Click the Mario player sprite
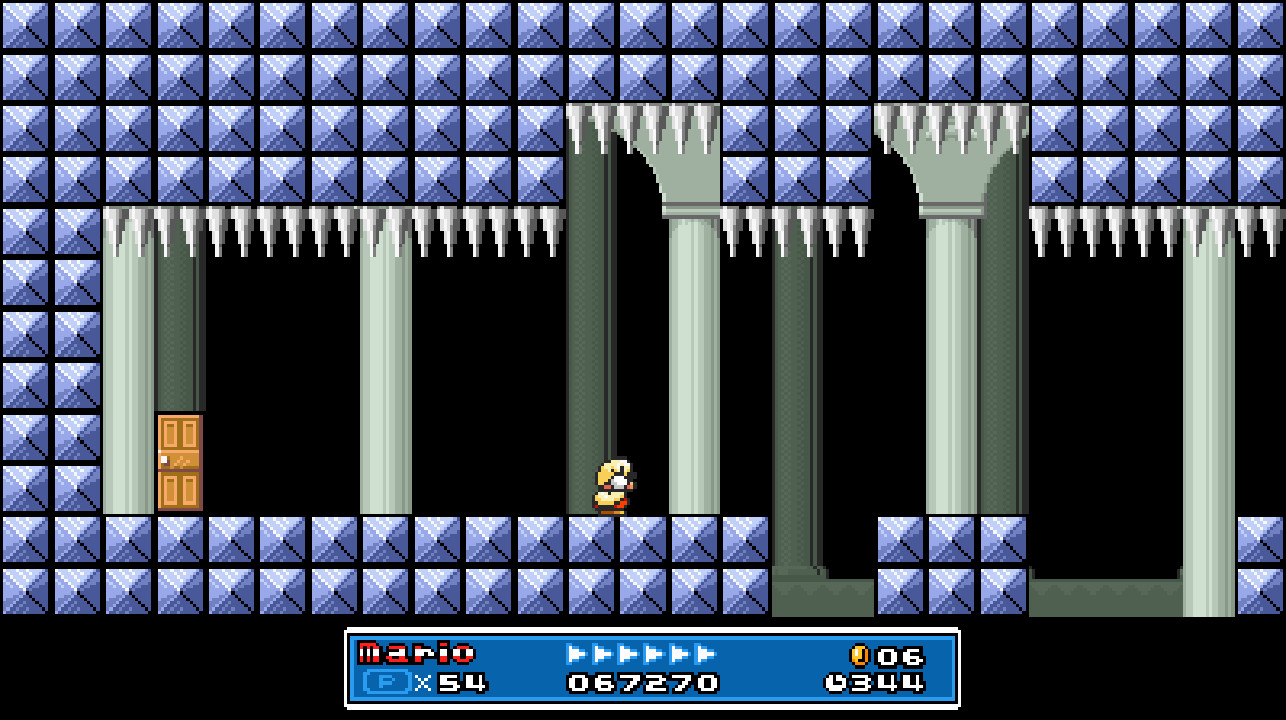Viewport: 1286px width, 720px height. (x=613, y=485)
